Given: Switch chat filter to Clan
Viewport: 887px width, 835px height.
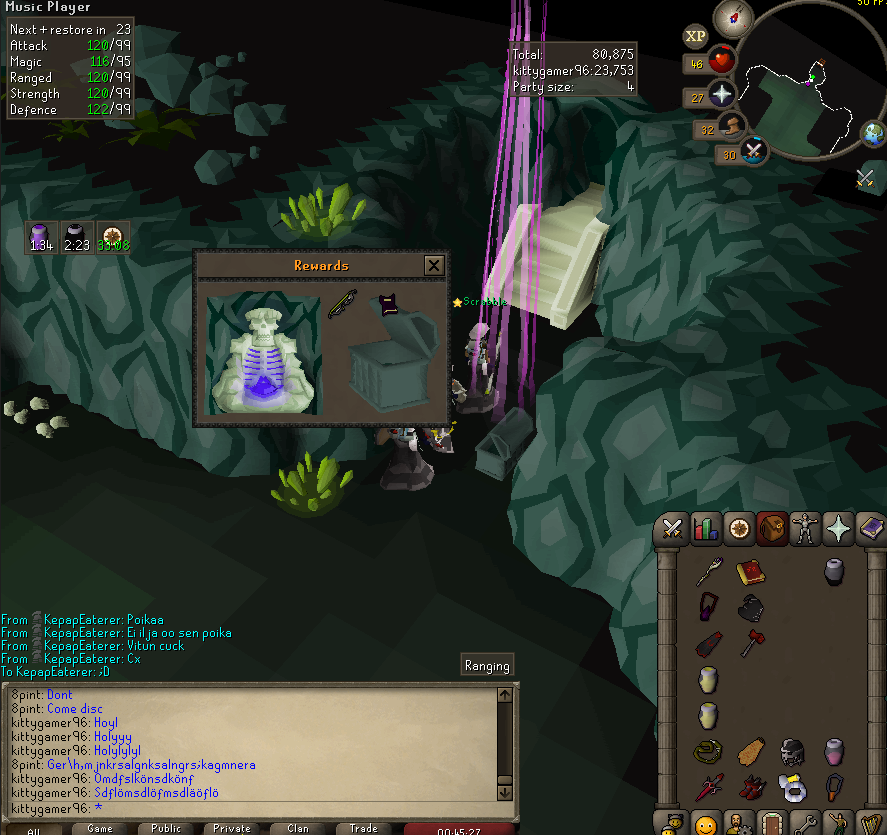Looking at the screenshot, I should click(298, 828).
